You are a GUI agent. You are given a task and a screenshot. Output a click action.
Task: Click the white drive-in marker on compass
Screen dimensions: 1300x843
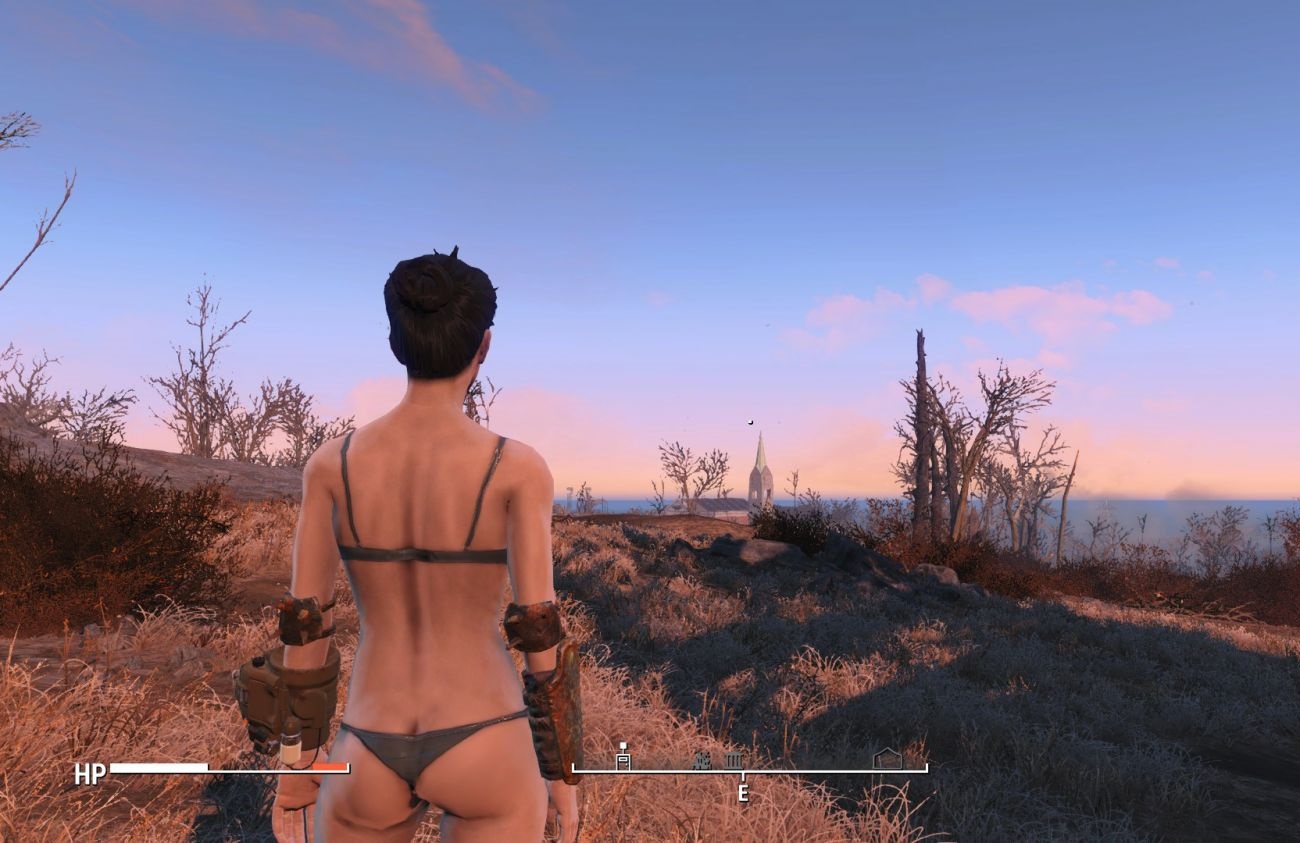pyautogui.click(x=623, y=757)
